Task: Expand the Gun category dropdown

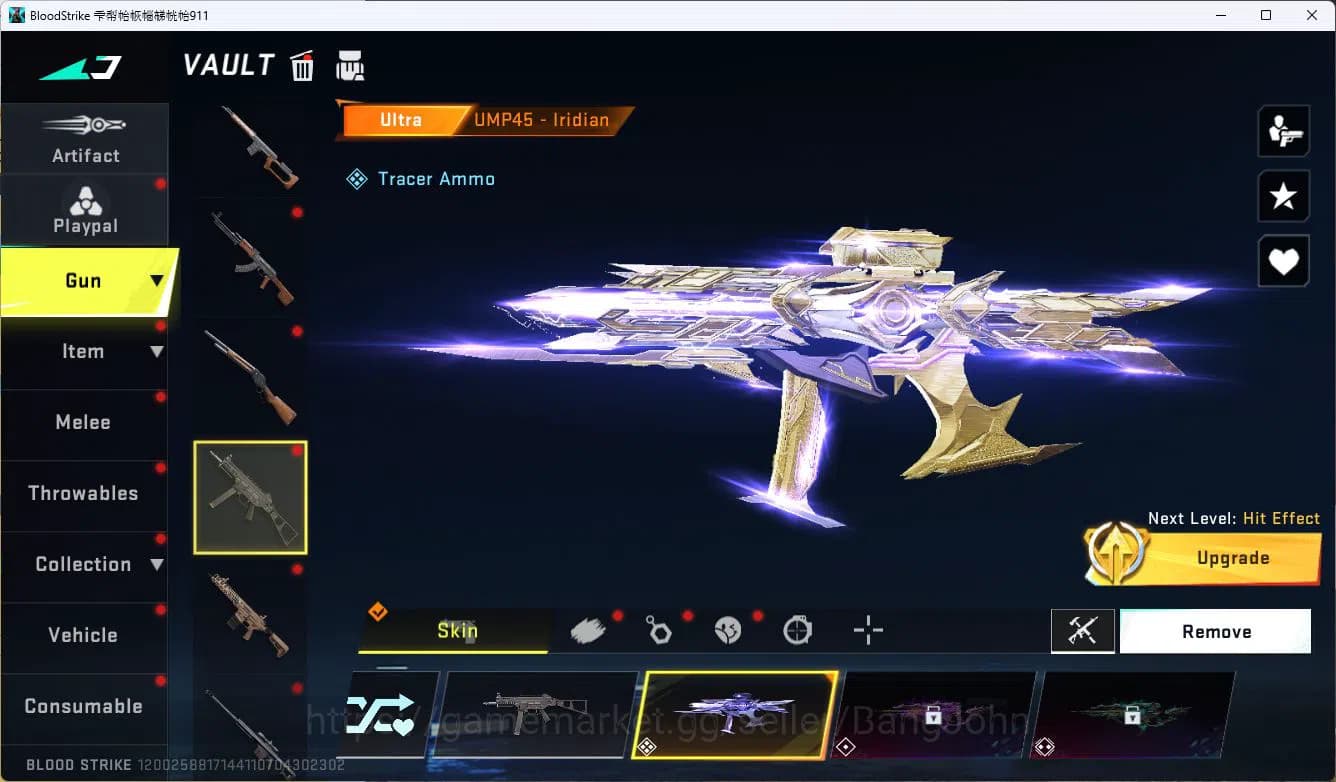Action: (88, 281)
